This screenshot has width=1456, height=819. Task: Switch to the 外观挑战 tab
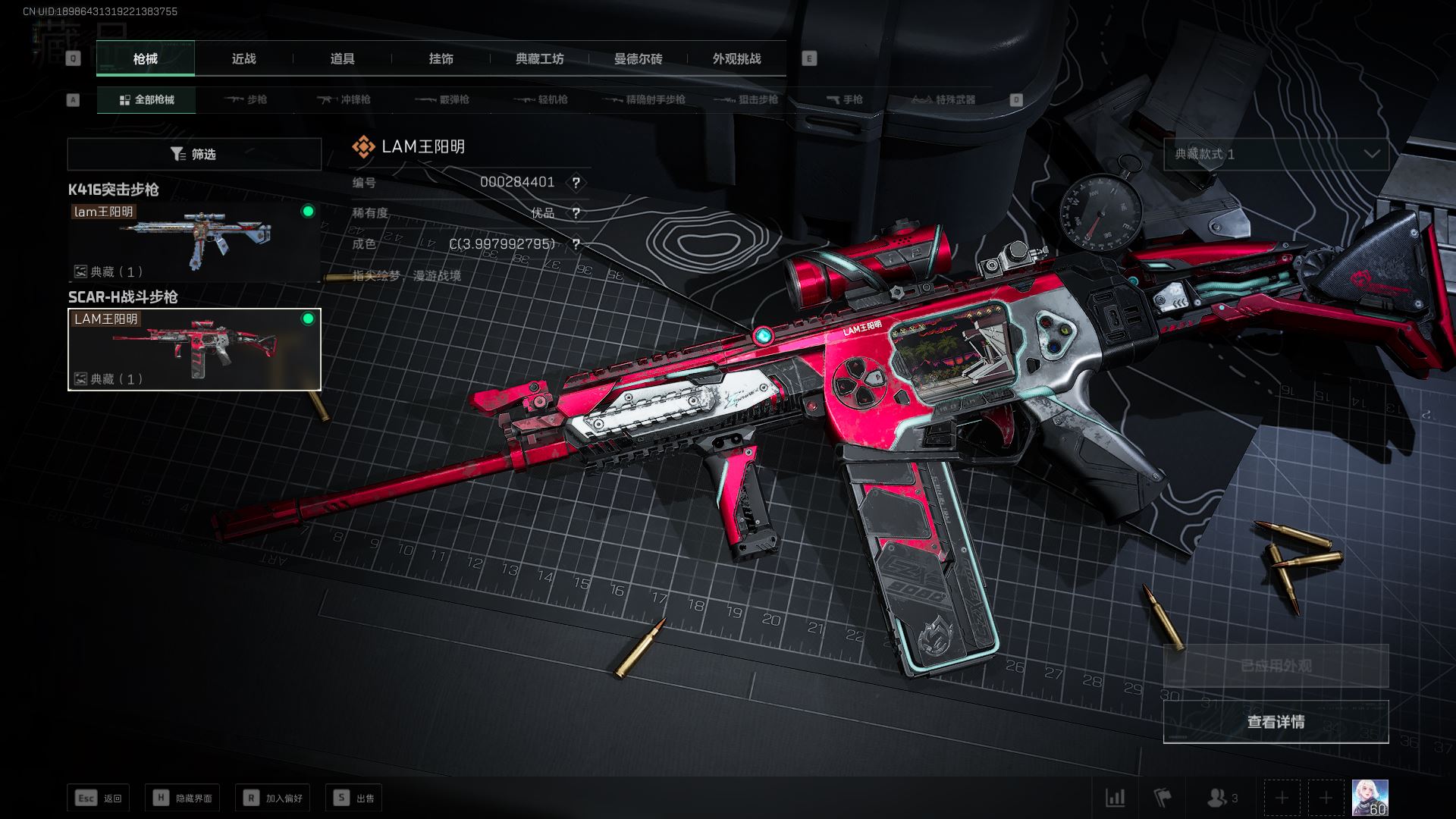[736, 58]
